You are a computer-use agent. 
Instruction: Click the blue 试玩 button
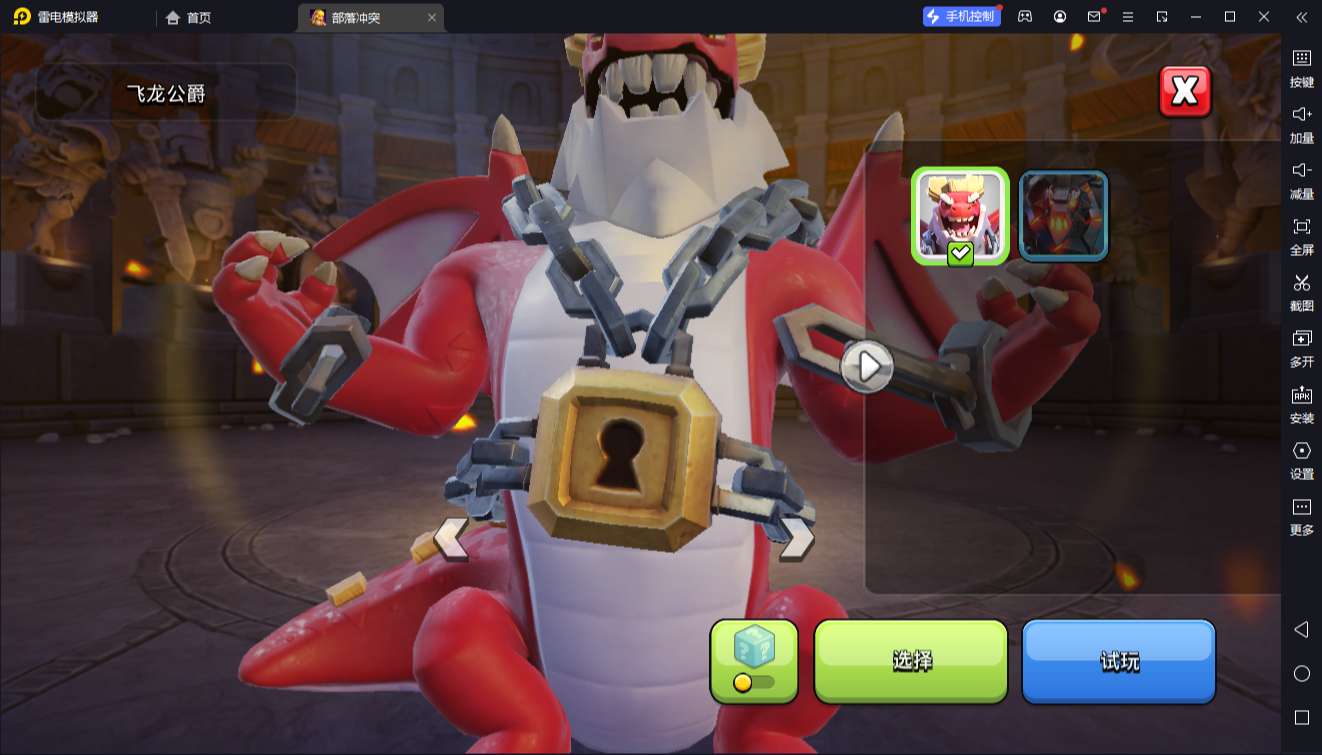tap(1118, 661)
